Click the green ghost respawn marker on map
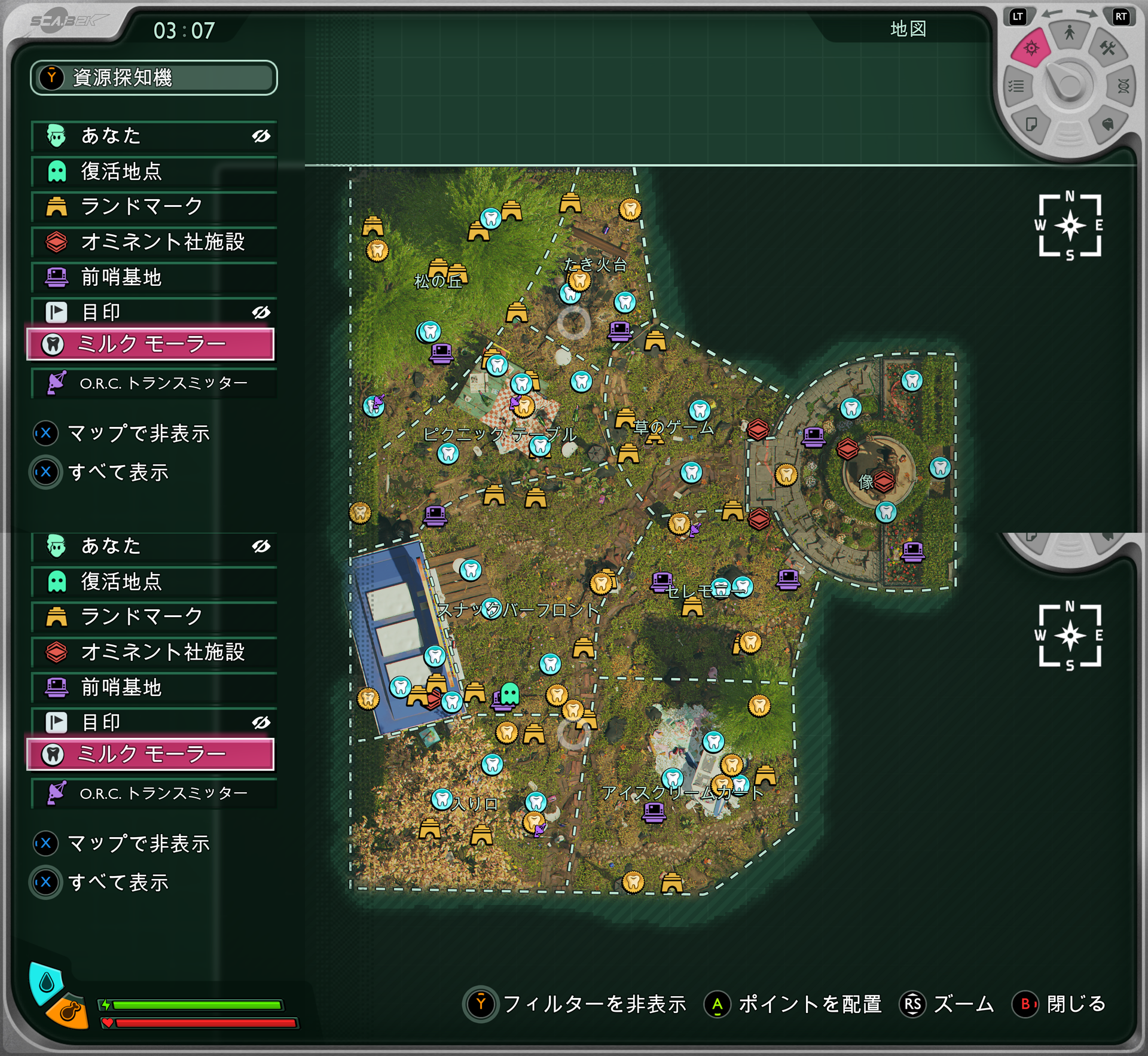Viewport: 1148px width, 1056px height. click(509, 694)
